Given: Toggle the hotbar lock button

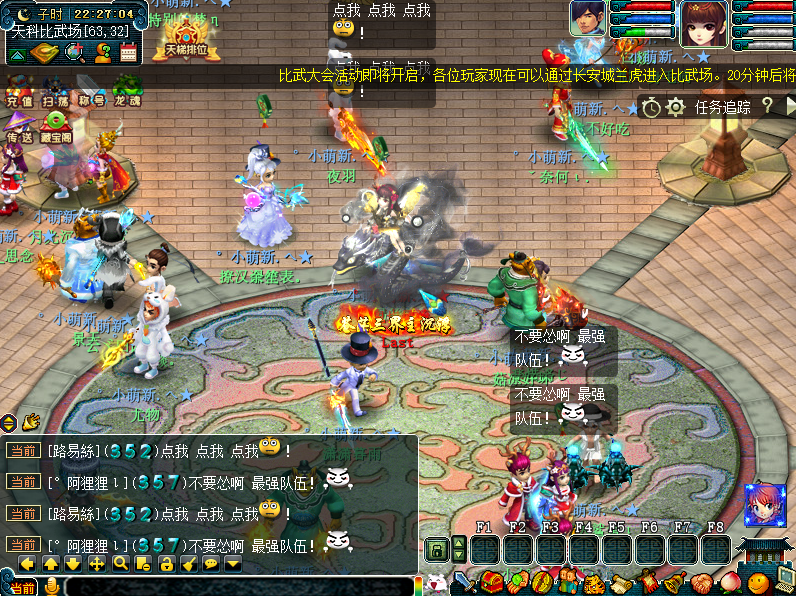Looking at the screenshot, I should point(436,549).
